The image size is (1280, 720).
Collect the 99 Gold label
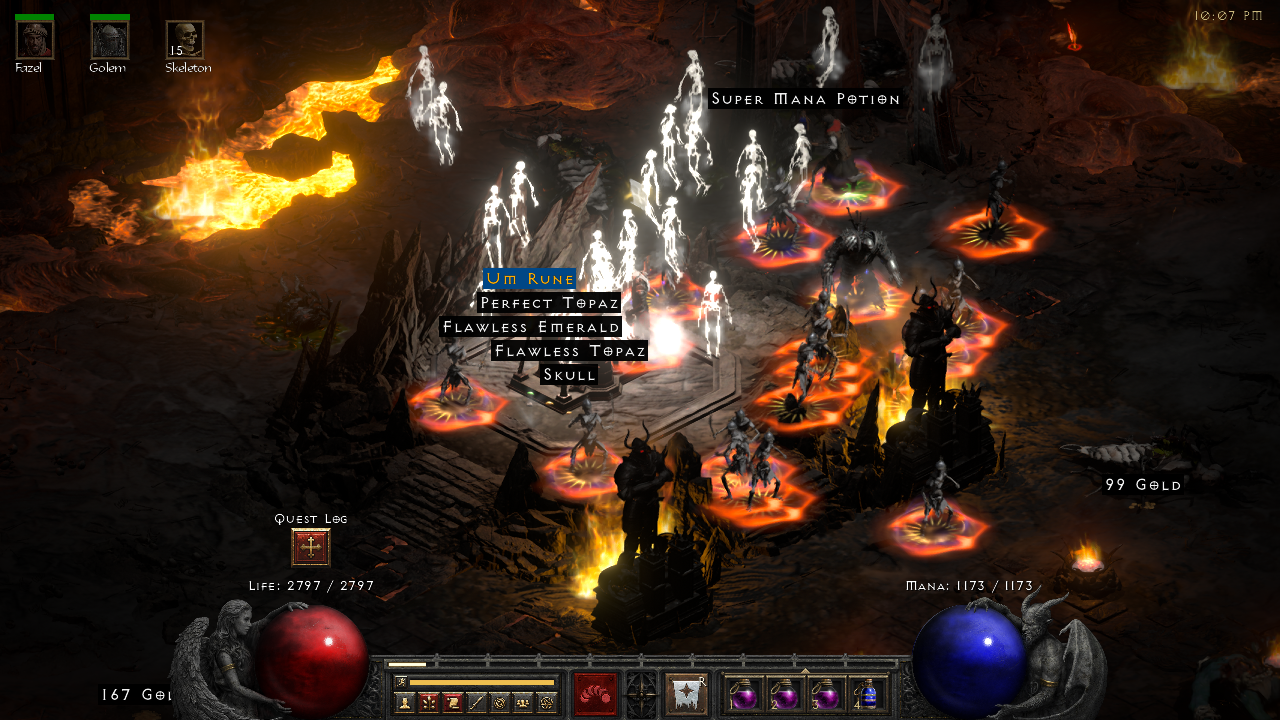coord(1143,485)
